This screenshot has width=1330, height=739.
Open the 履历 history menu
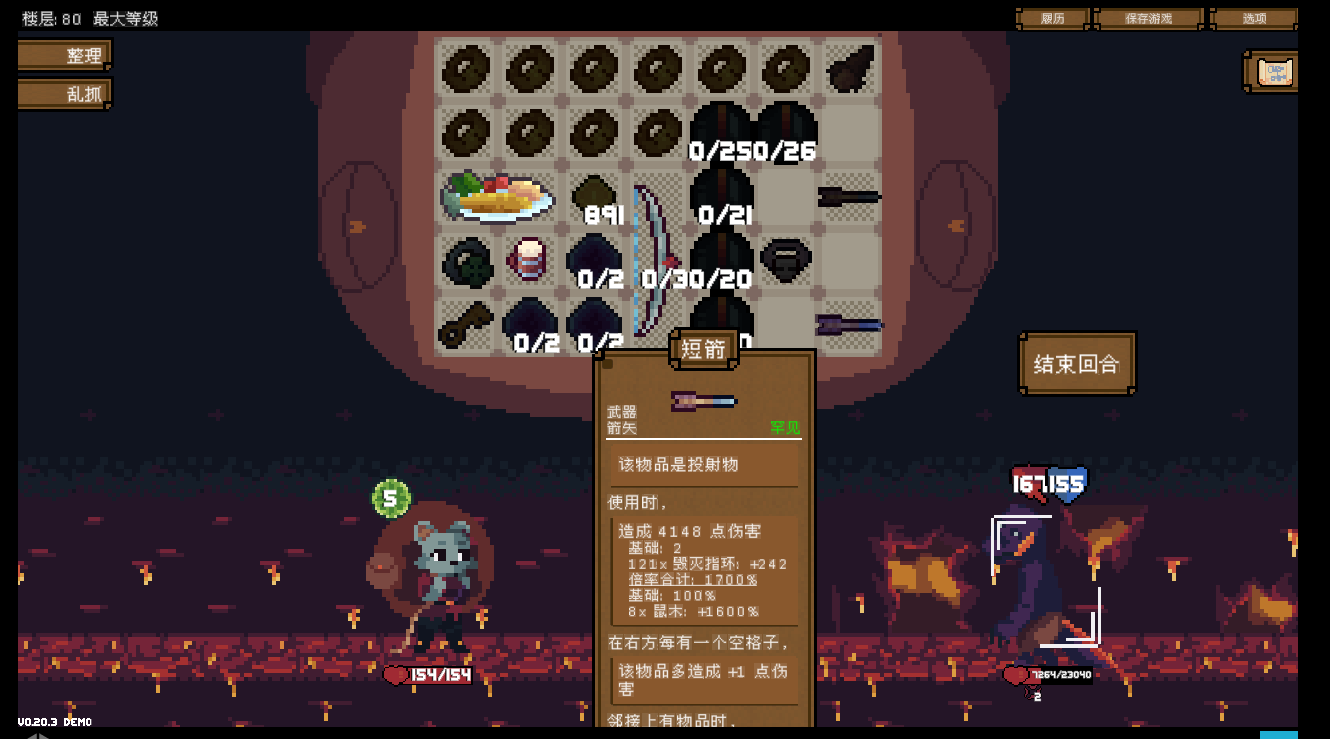[x=1053, y=18]
